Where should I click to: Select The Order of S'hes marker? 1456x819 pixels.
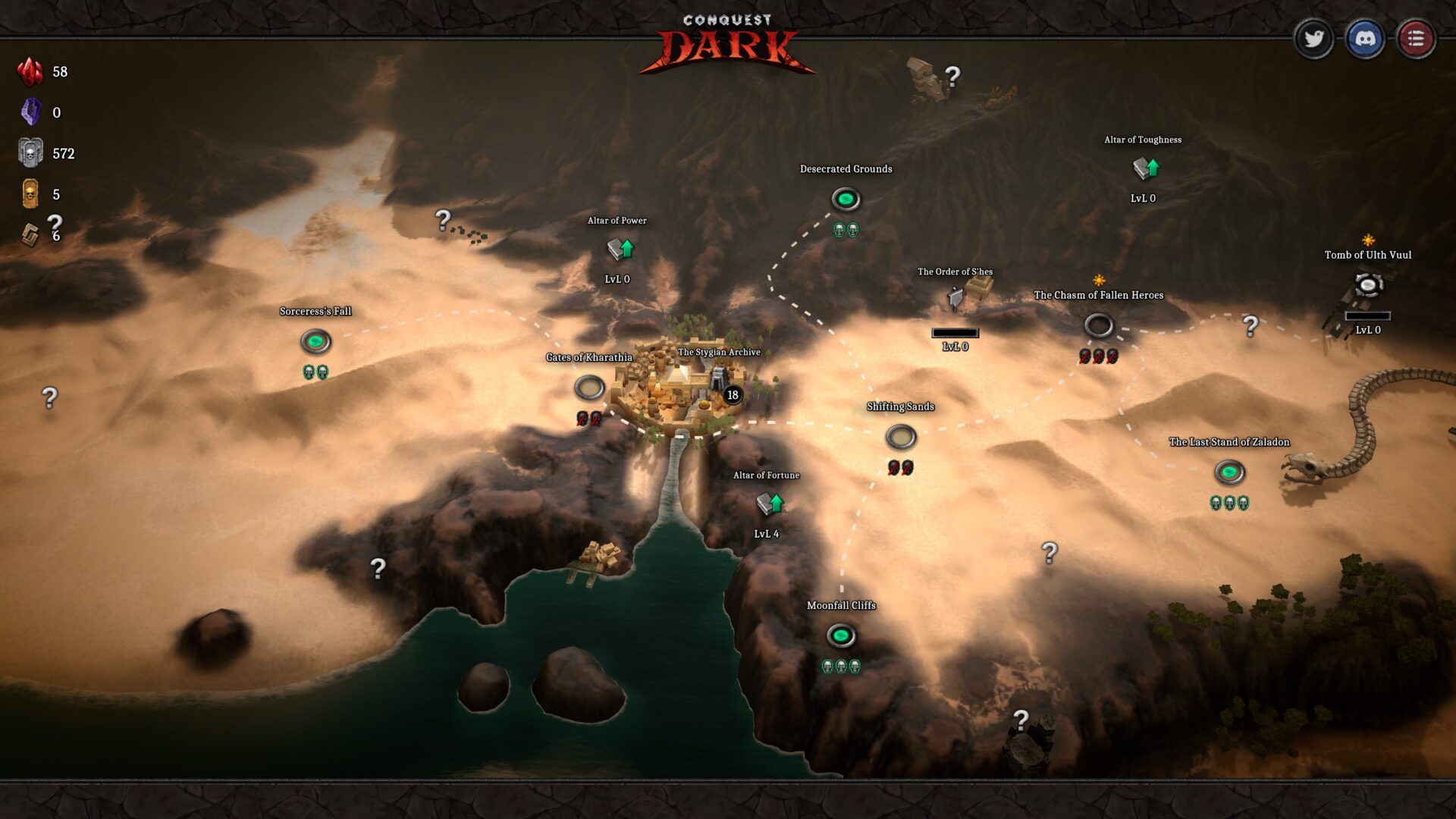pyautogui.click(x=957, y=298)
